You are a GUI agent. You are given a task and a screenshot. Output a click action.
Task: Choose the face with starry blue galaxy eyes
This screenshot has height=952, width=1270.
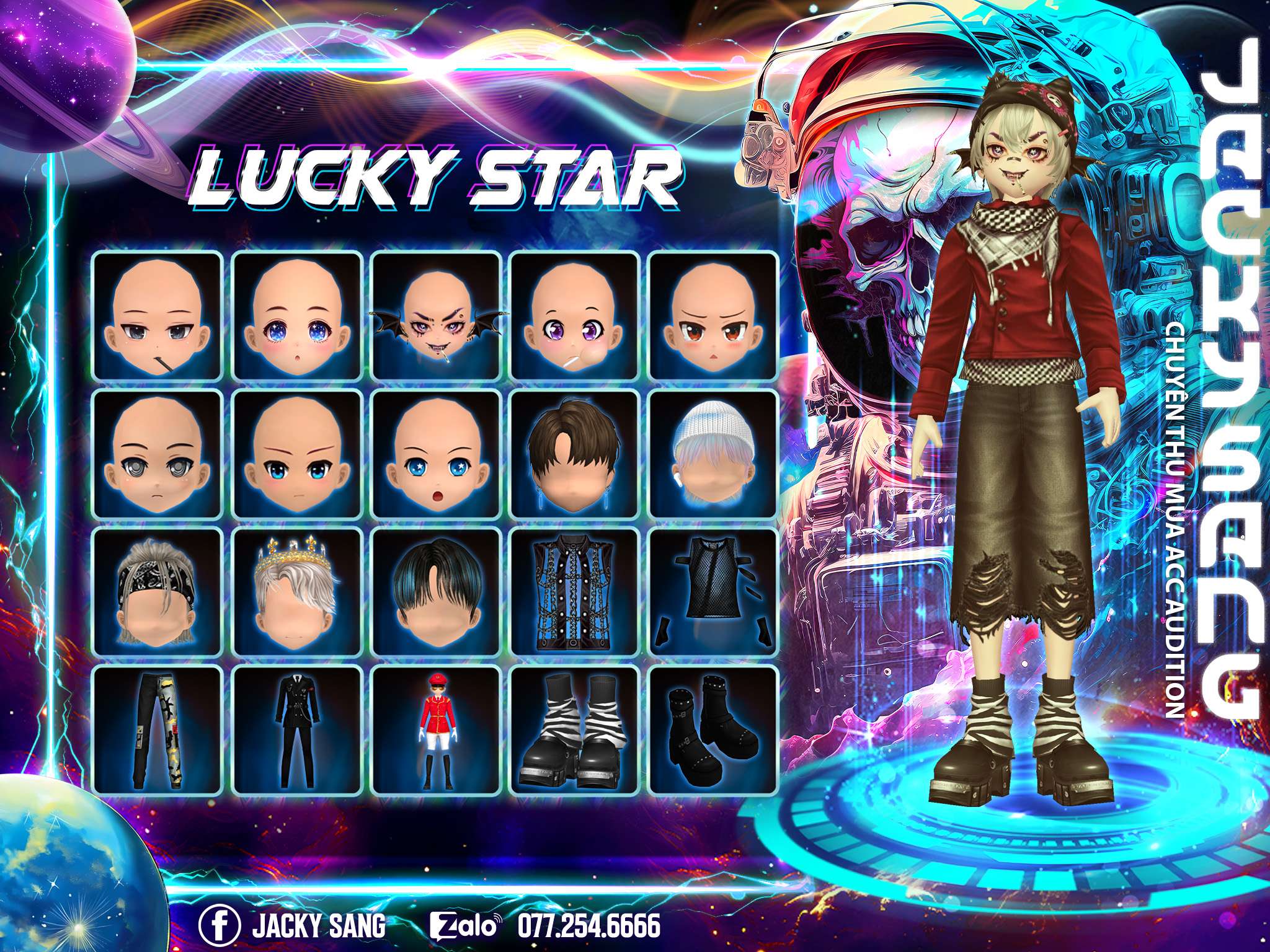[x=297, y=315]
